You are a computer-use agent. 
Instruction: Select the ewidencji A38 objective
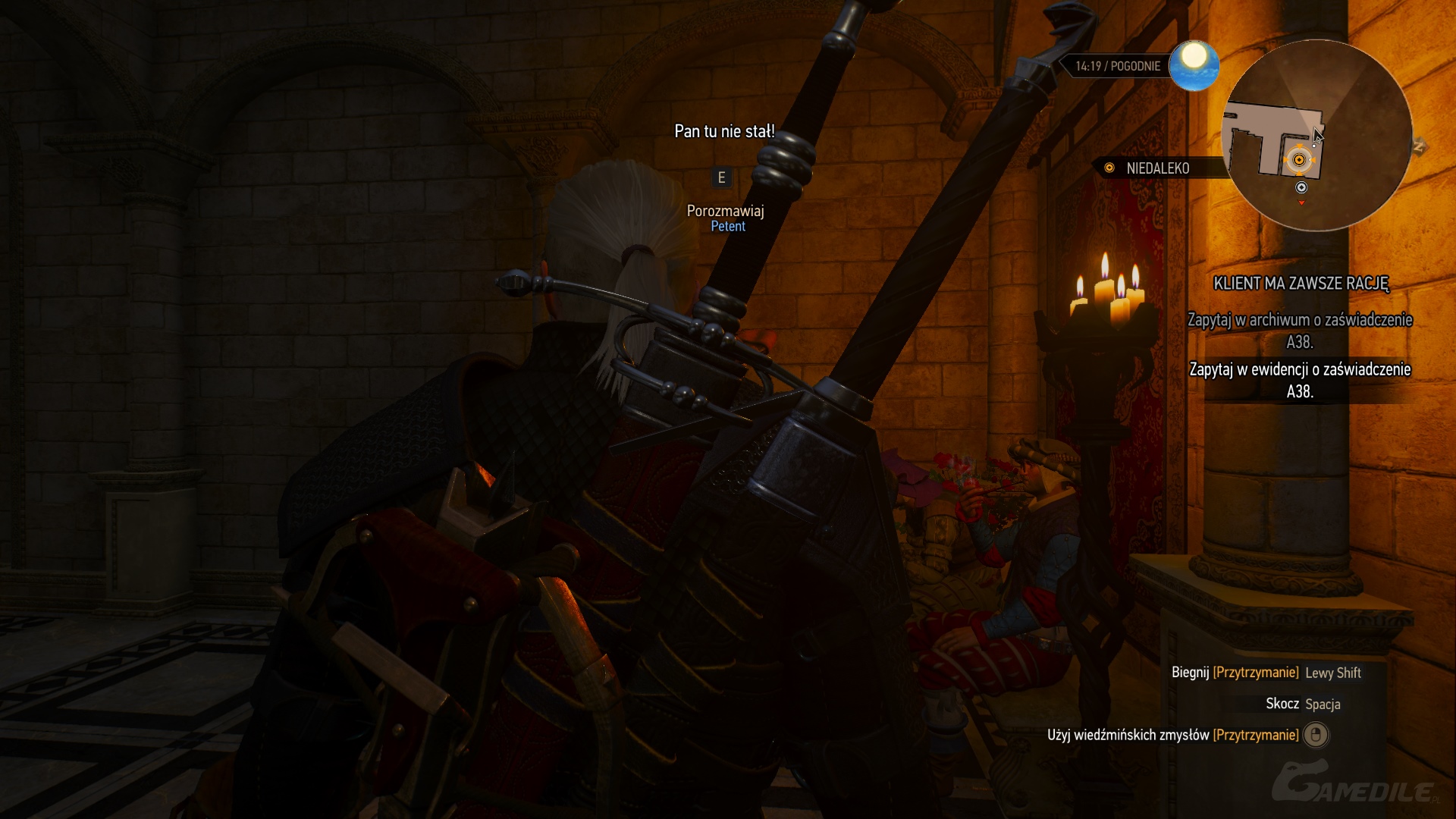point(1300,380)
